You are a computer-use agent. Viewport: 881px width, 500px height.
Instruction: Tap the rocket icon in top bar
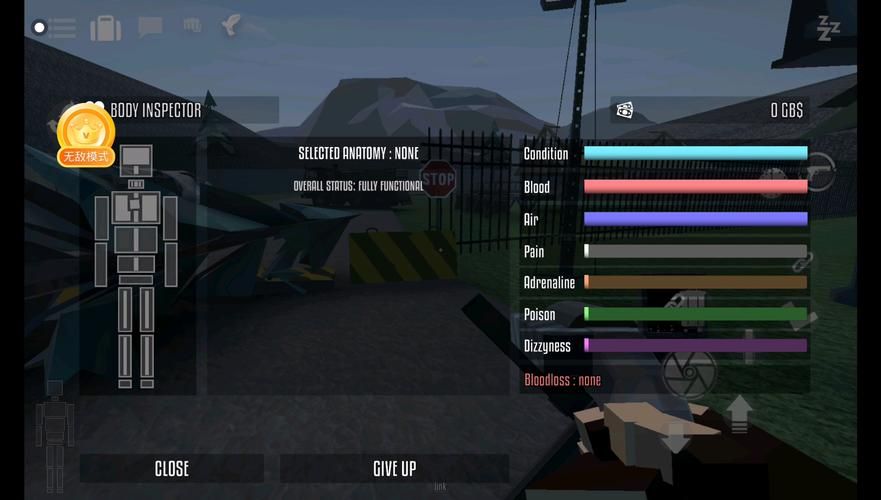pos(231,26)
